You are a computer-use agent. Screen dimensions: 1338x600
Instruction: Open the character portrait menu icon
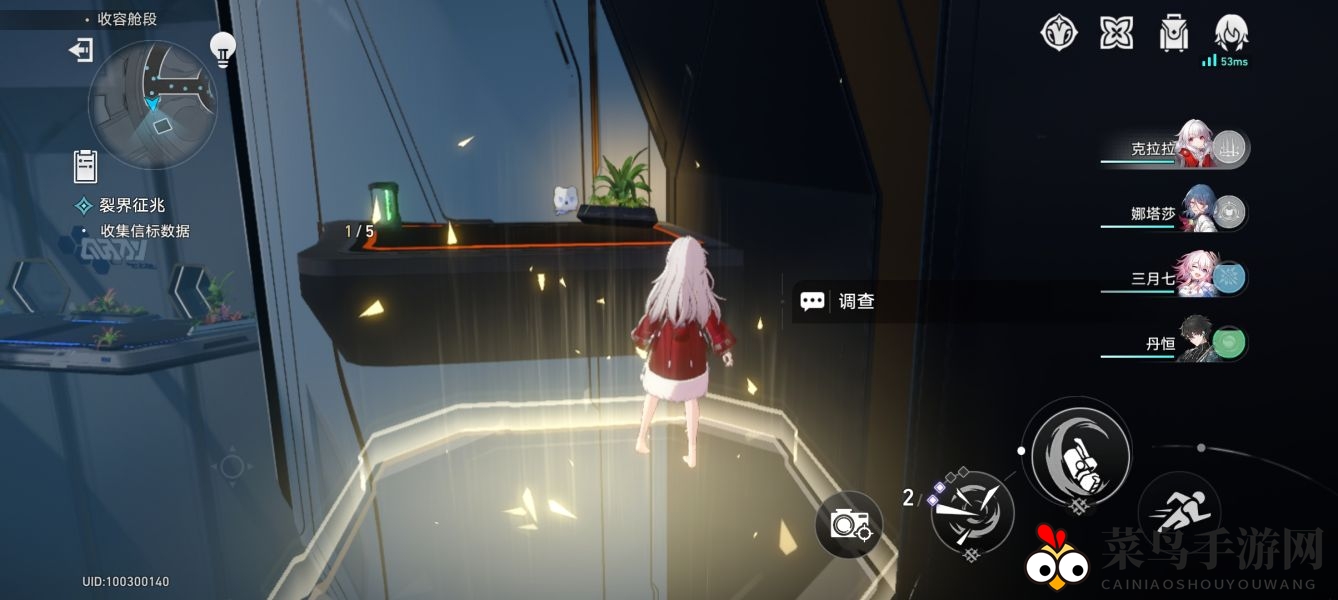pos(1231,33)
